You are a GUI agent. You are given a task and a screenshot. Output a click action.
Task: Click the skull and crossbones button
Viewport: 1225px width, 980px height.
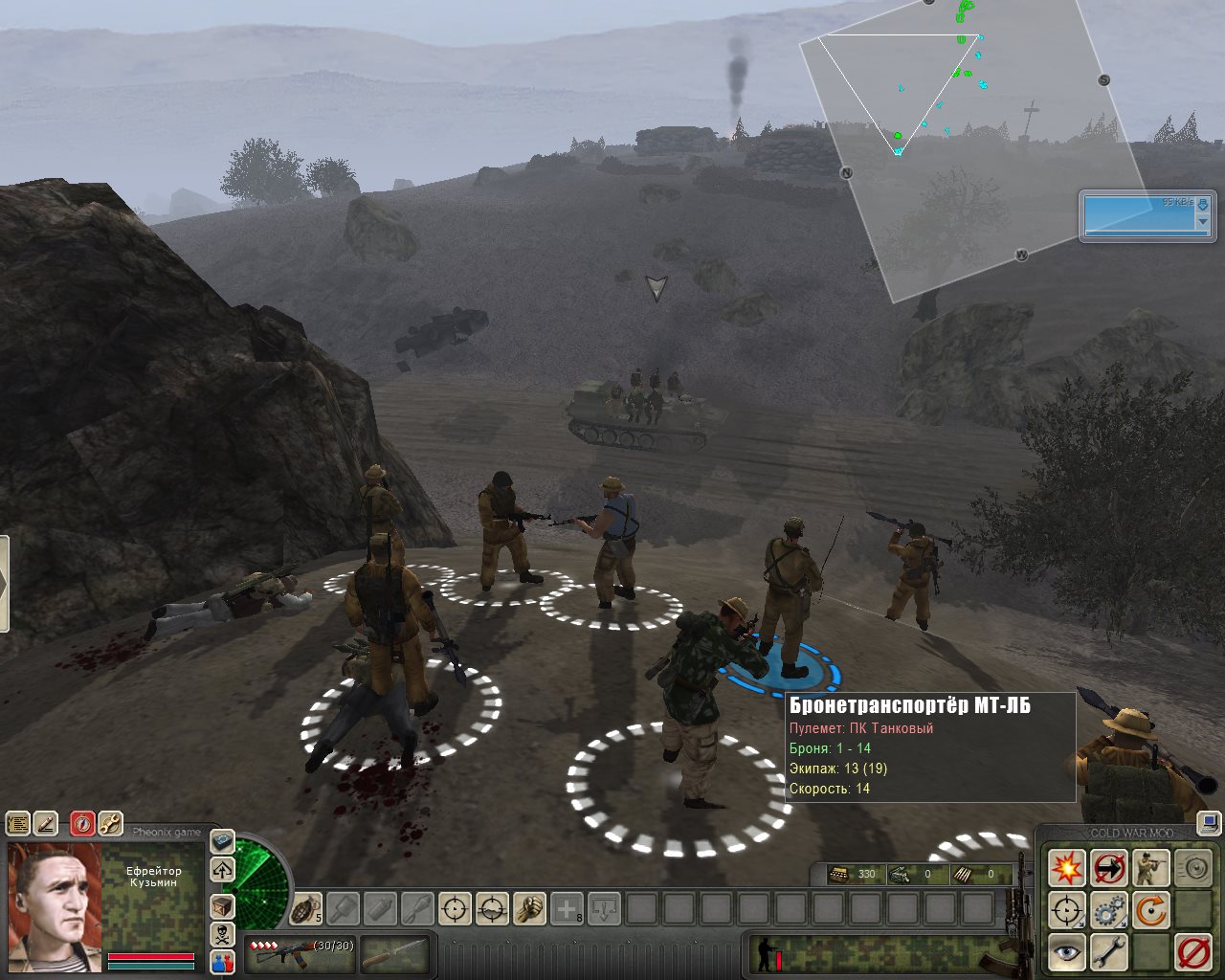pos(222,934)
